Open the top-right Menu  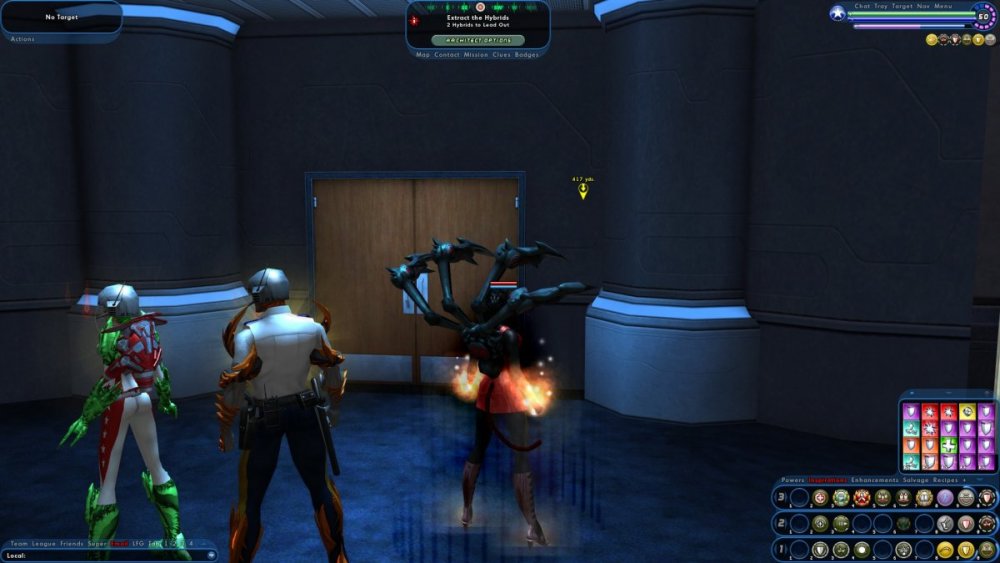coord(943,6)
